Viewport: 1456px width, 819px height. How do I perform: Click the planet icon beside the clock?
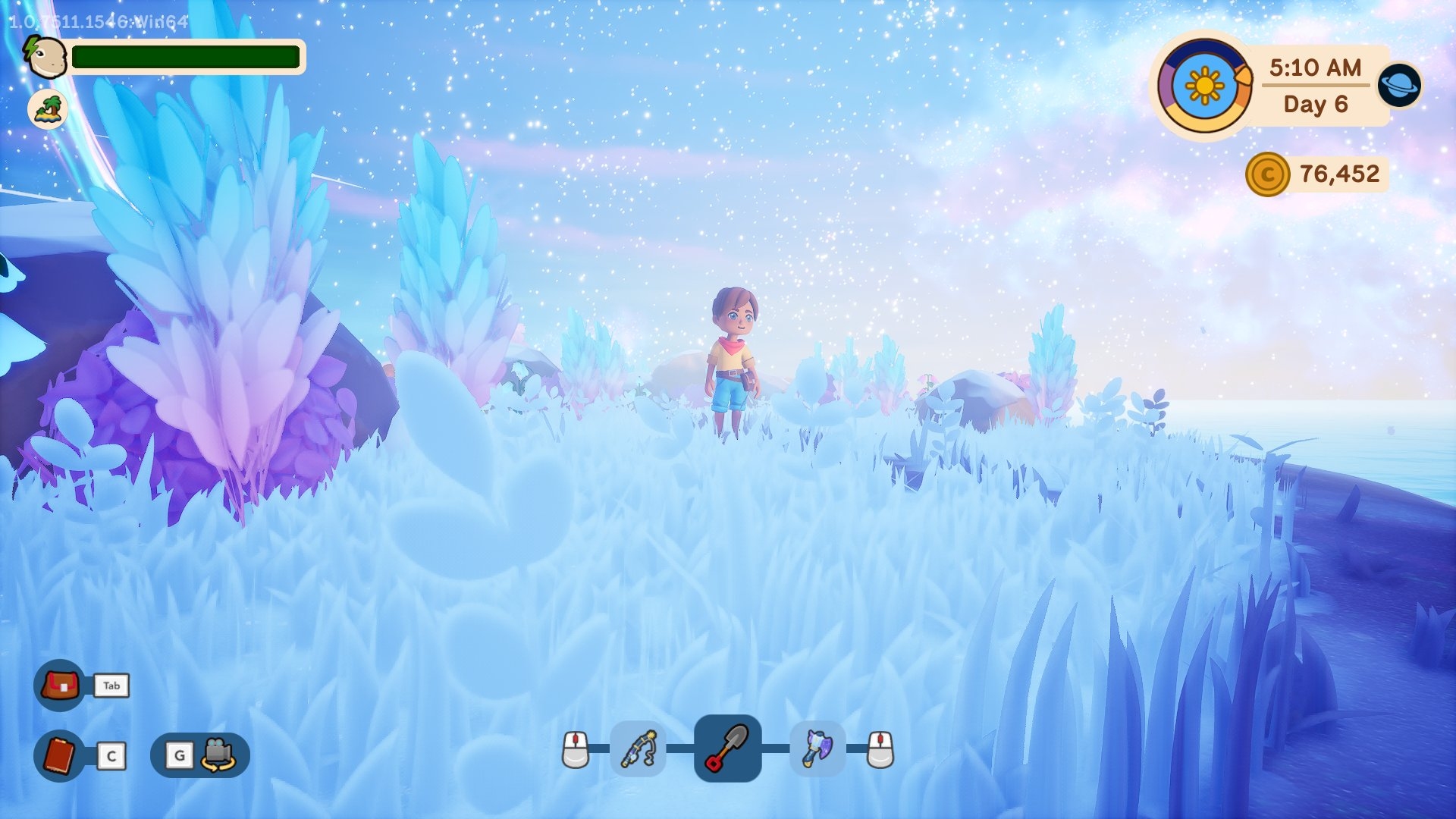(x=1399, y=84)
